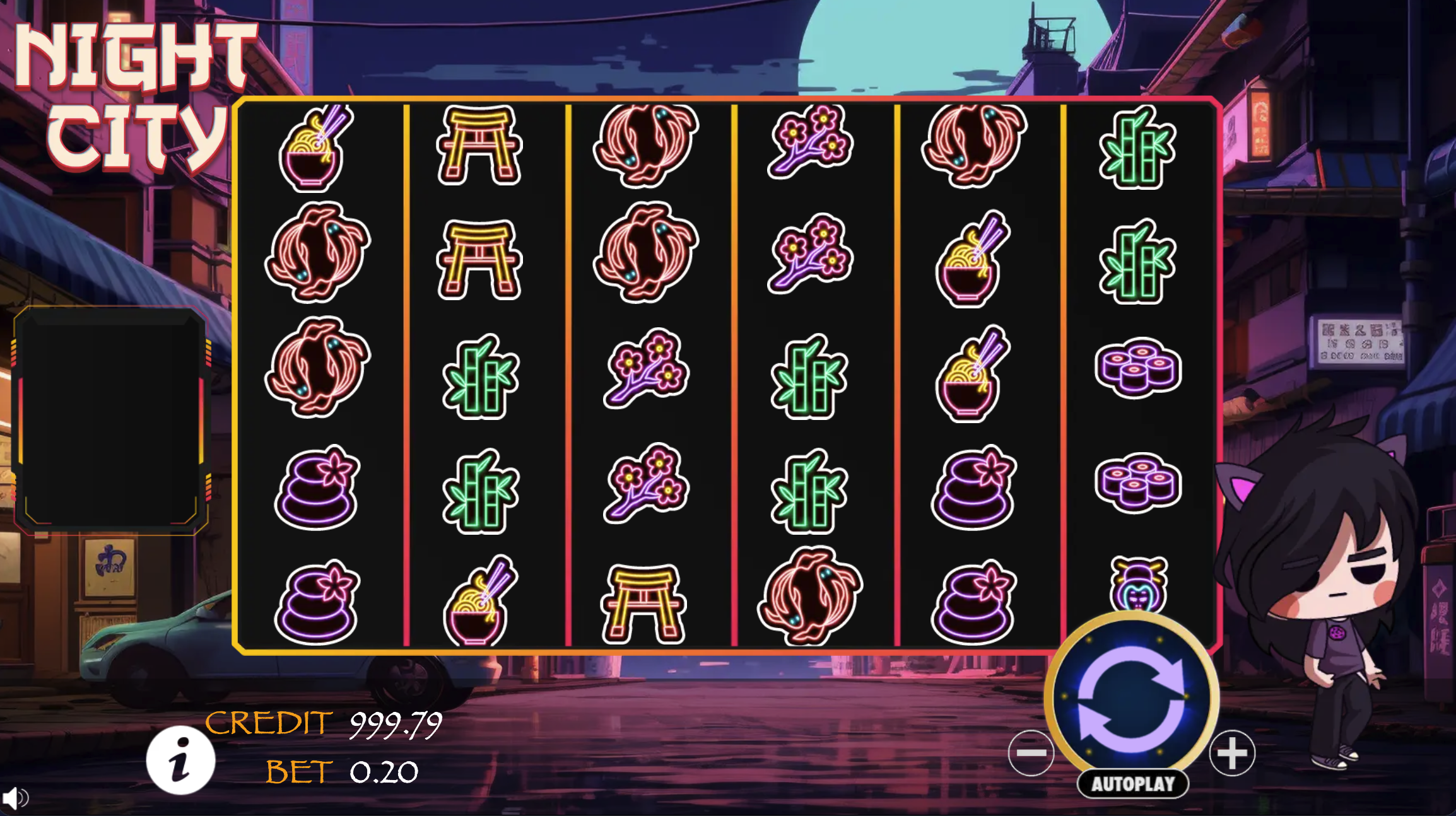The width and height of the screenshot is (1456, 816).
Task: Open the game info panel
Action: coord(180,760)
